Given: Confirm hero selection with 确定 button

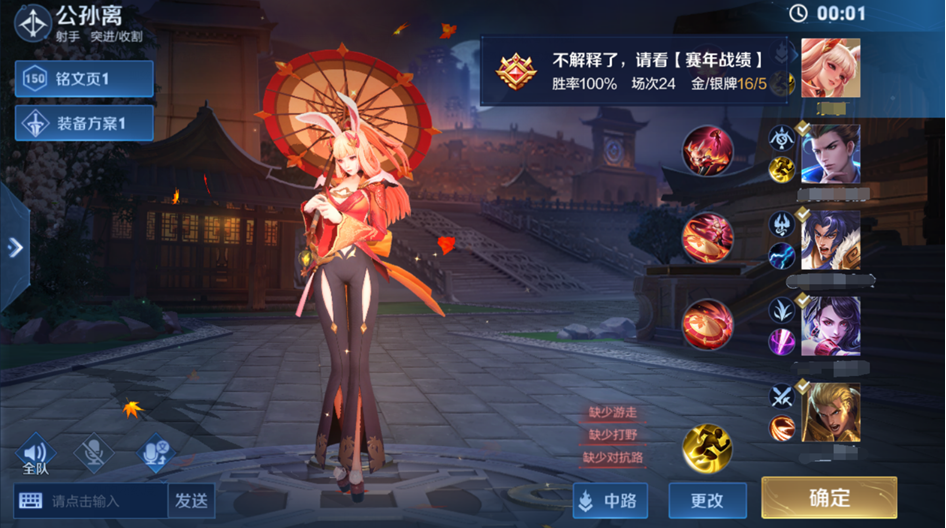Looking at the screenshot, I should click(x=829, y=498).
